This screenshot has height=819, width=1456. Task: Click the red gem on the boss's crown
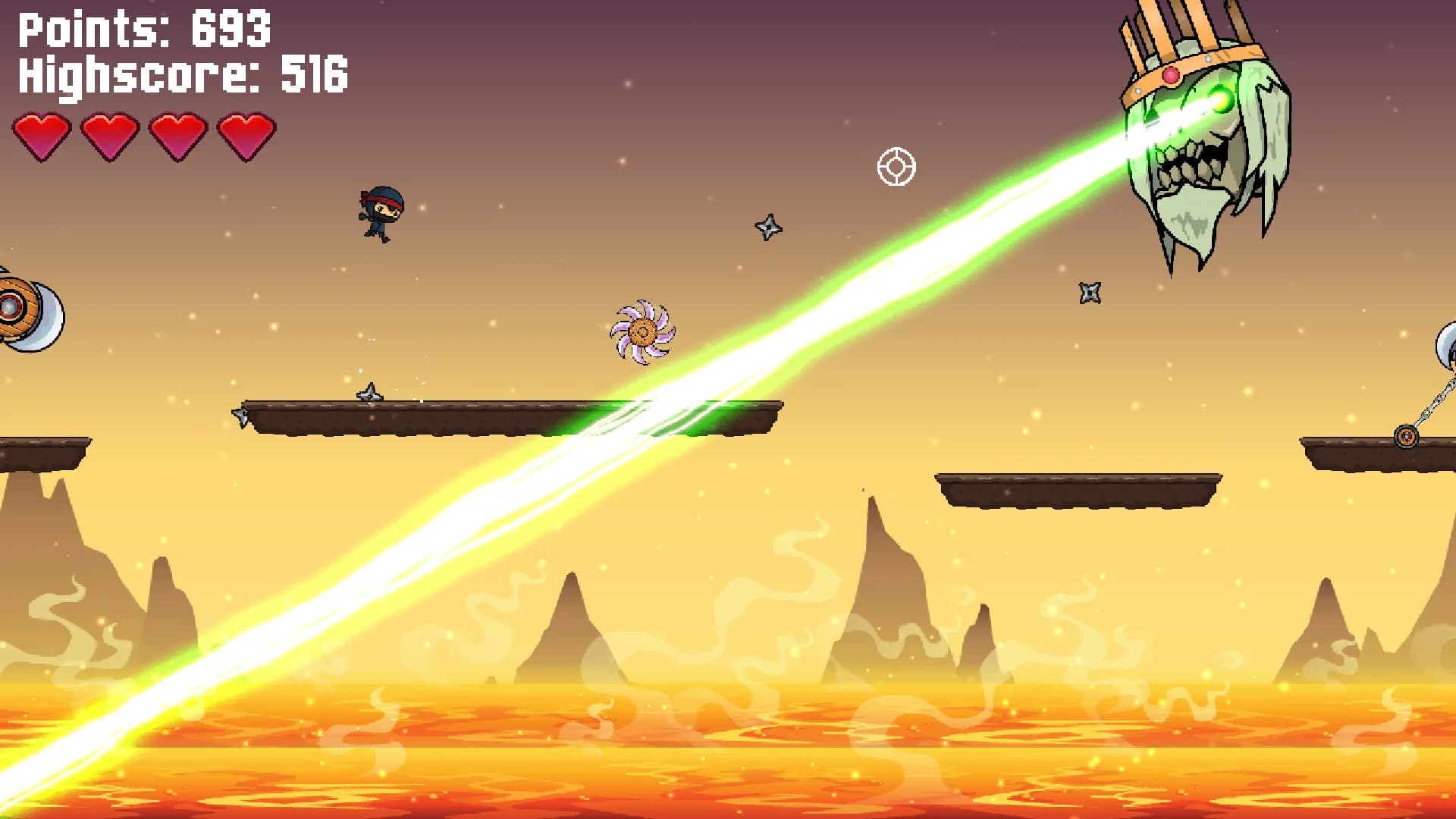(1171, 74)
